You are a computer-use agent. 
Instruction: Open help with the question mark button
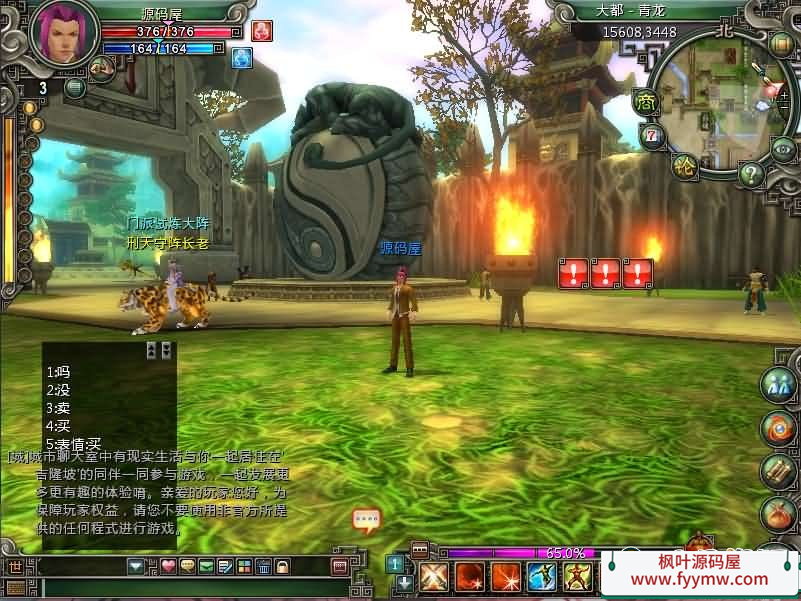coord(752,174)
